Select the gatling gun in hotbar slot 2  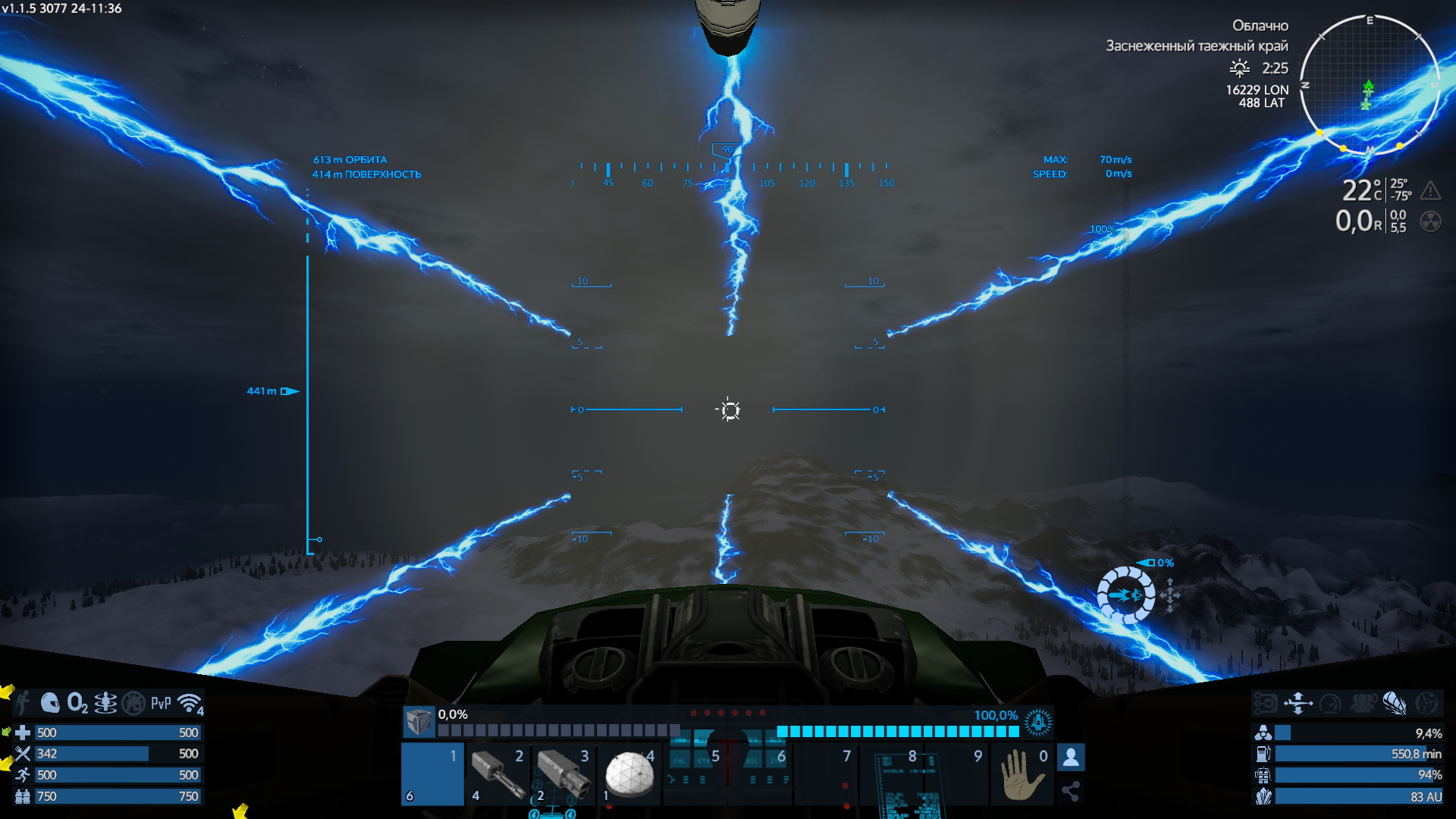click(497, 775)
